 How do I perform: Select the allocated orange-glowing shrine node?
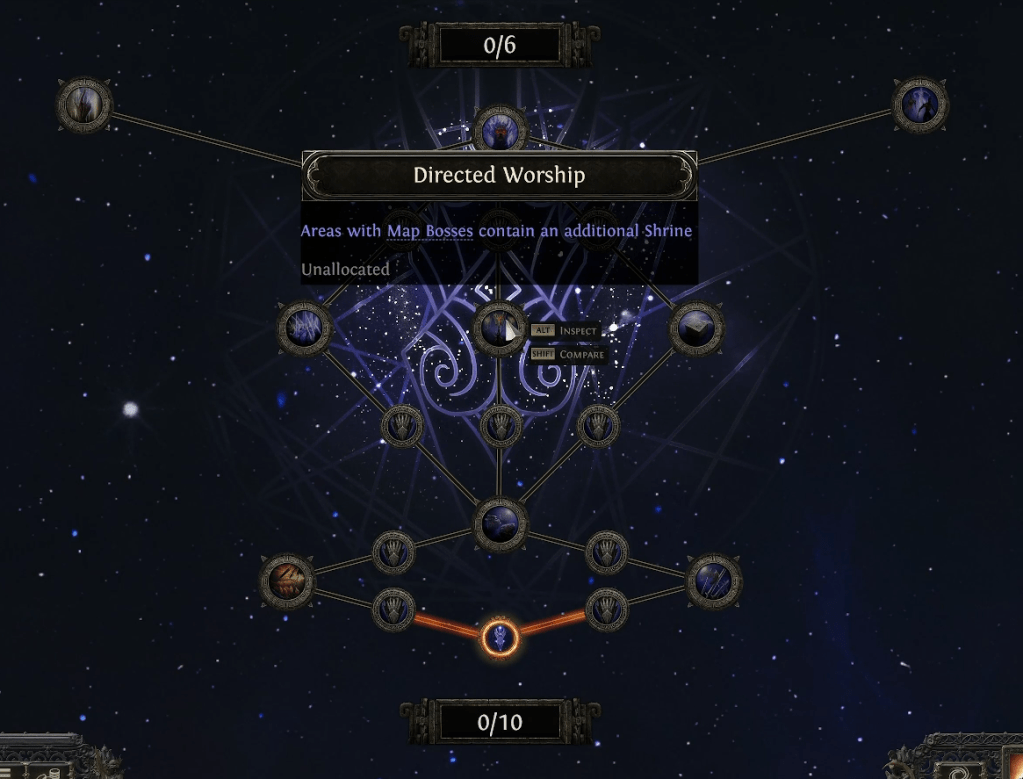point(499,636)
